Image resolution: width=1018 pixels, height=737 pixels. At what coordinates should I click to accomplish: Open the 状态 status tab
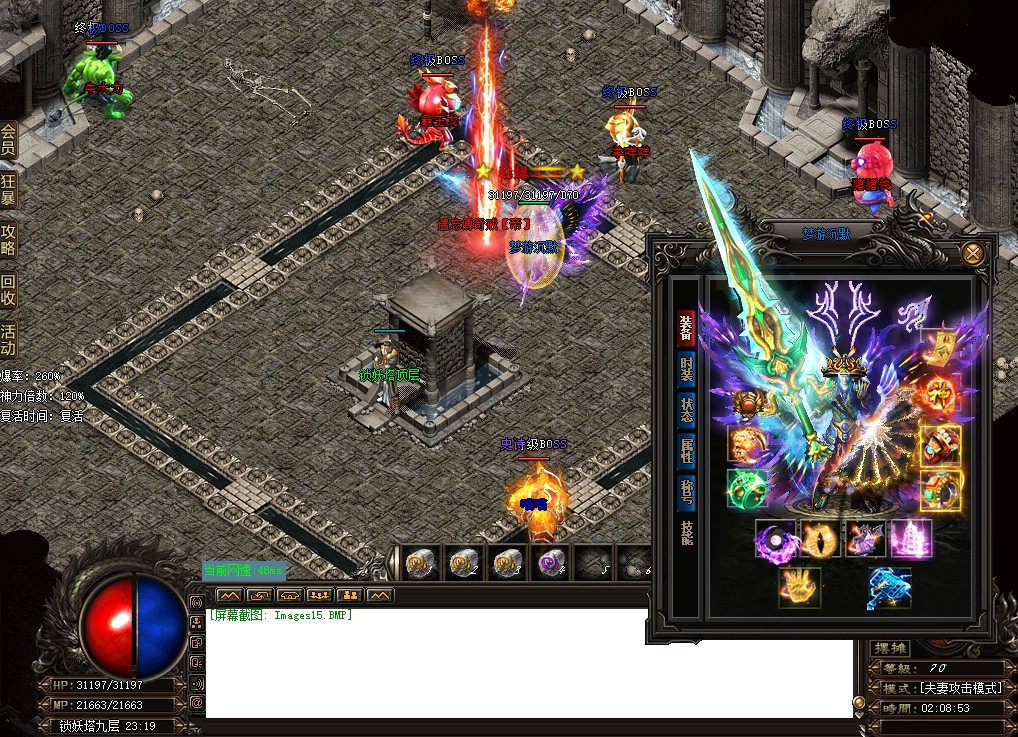[x=687, y=411]
